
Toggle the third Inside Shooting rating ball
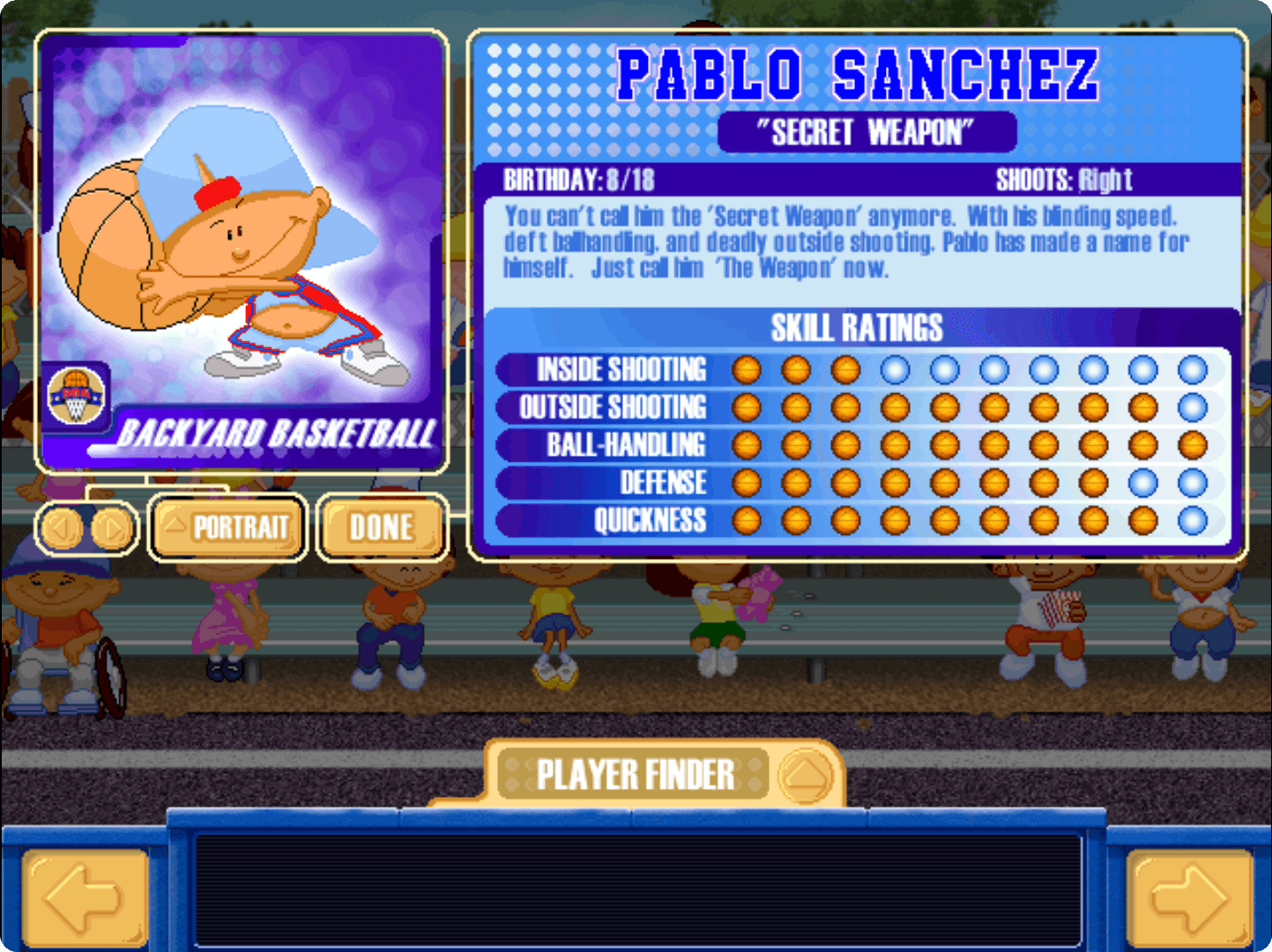click(x=846, y=370)
